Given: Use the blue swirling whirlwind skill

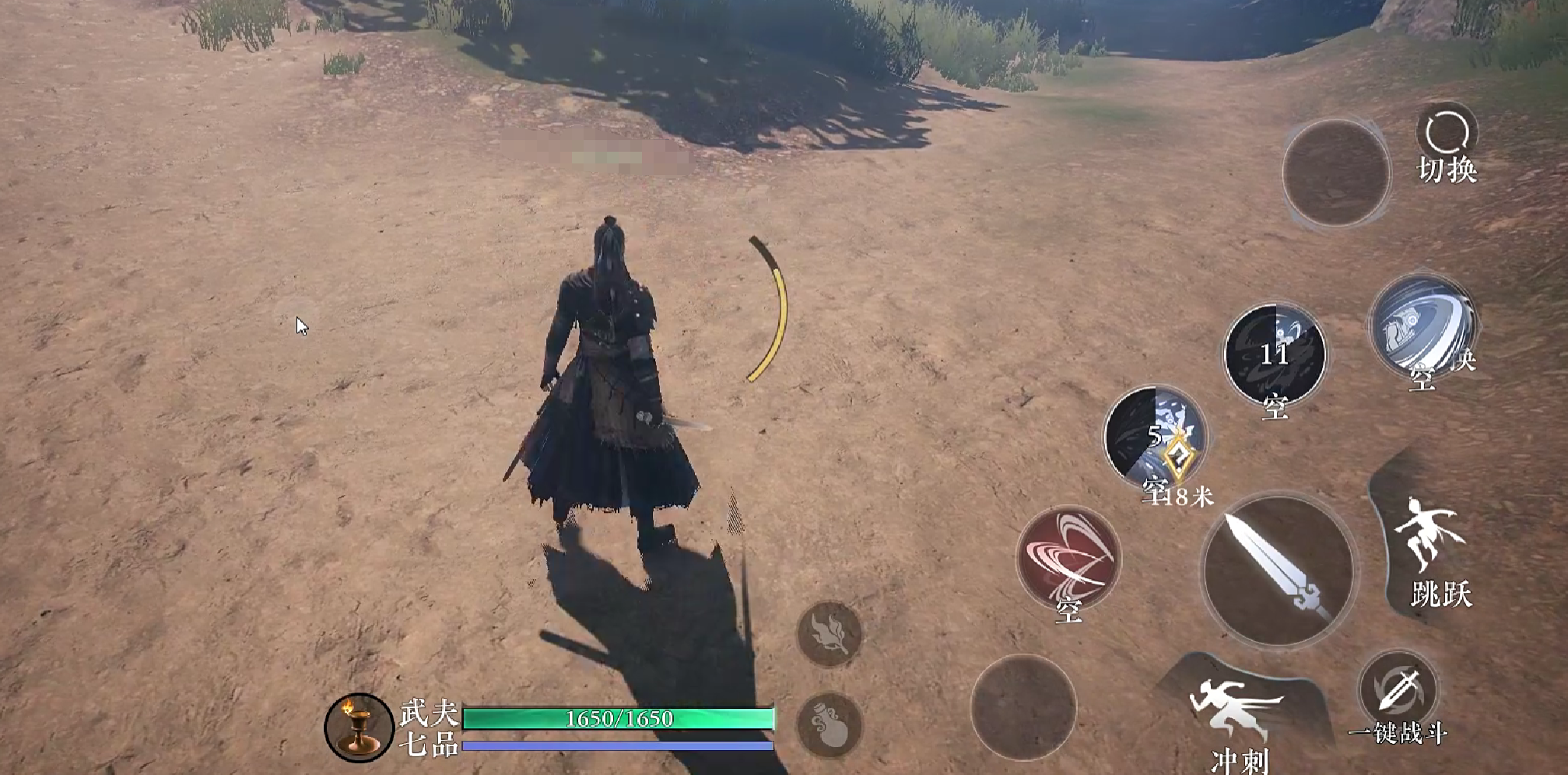Looking at the screenshot, I should [1422, 327].
